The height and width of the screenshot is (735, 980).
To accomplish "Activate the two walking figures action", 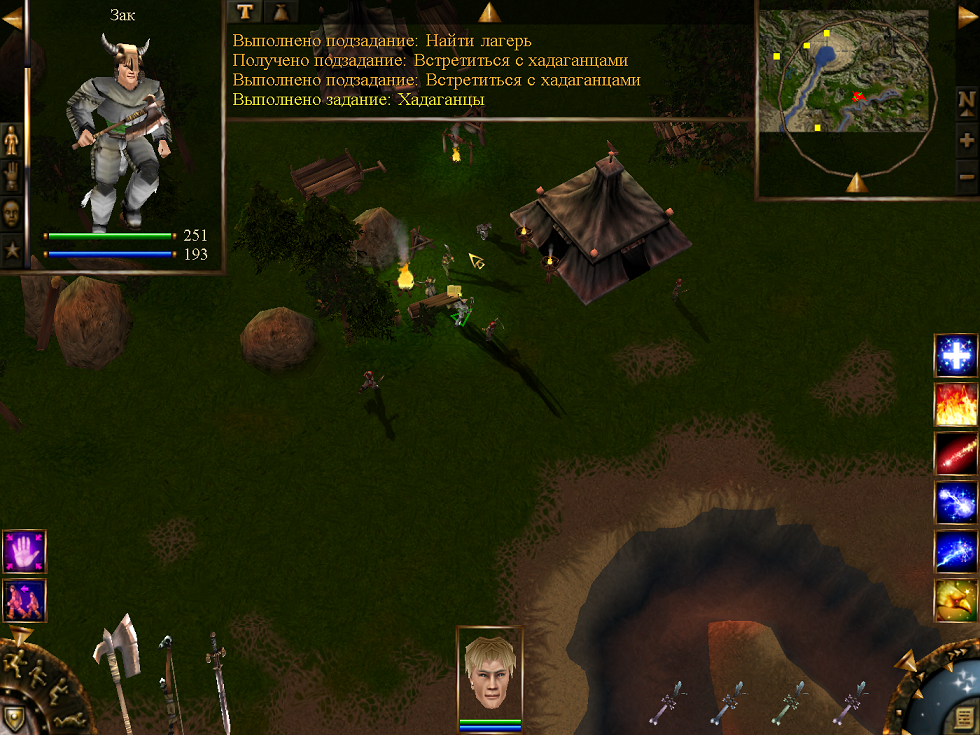I will tap(24, 599).
